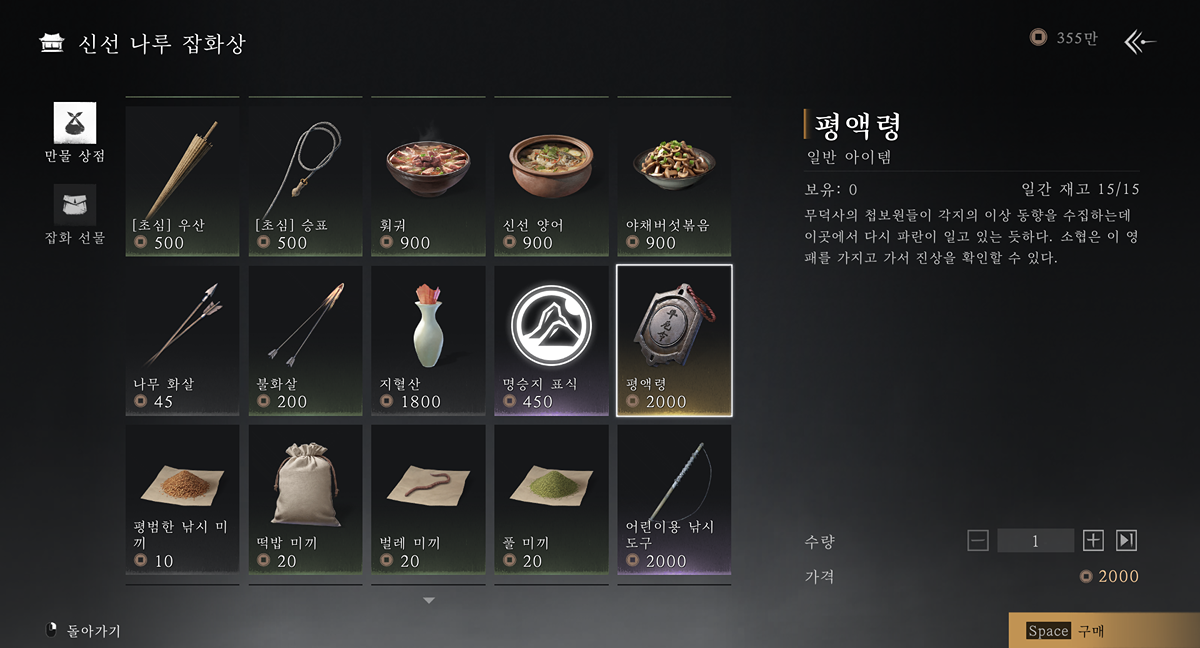Select the 풀 미끼 green bait

click(x=551, y=499)
